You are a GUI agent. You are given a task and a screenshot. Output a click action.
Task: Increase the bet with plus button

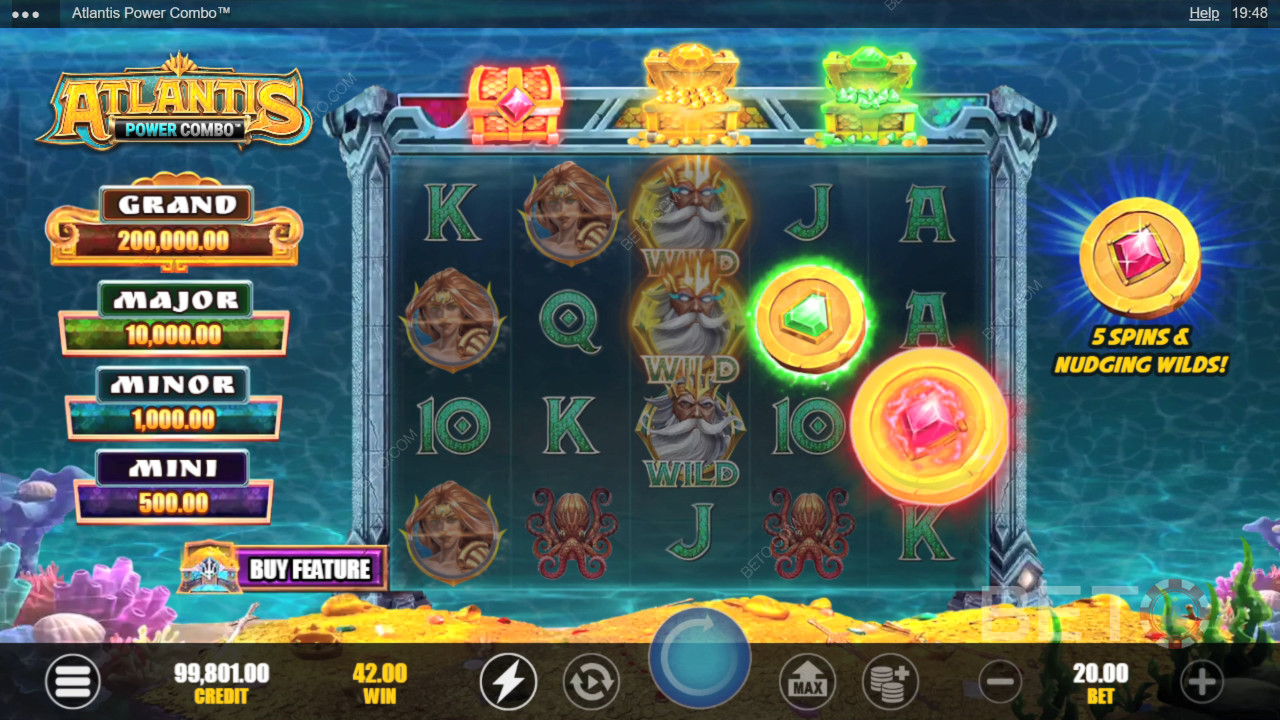coord(1201,682)
